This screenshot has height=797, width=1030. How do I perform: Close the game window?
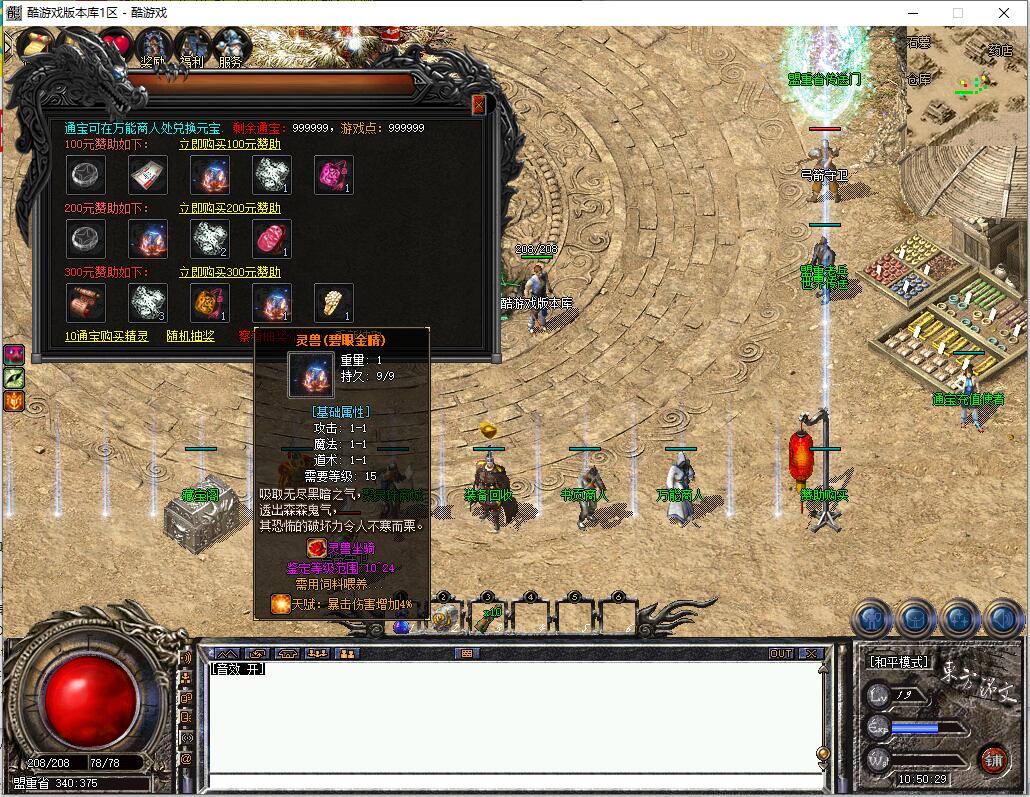pos(1004,13)
